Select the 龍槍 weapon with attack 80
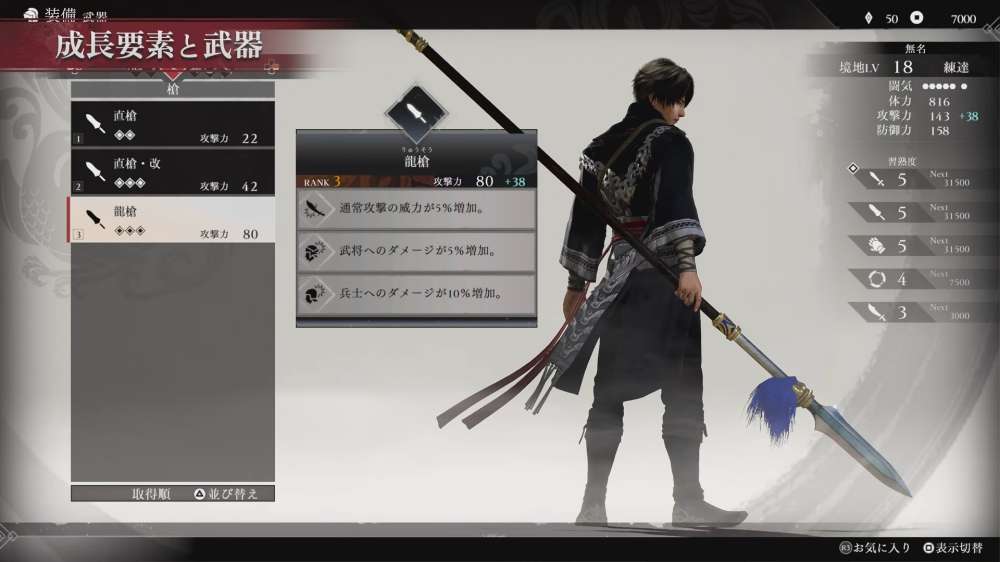 pyautogui.click(x=171, y=221)
